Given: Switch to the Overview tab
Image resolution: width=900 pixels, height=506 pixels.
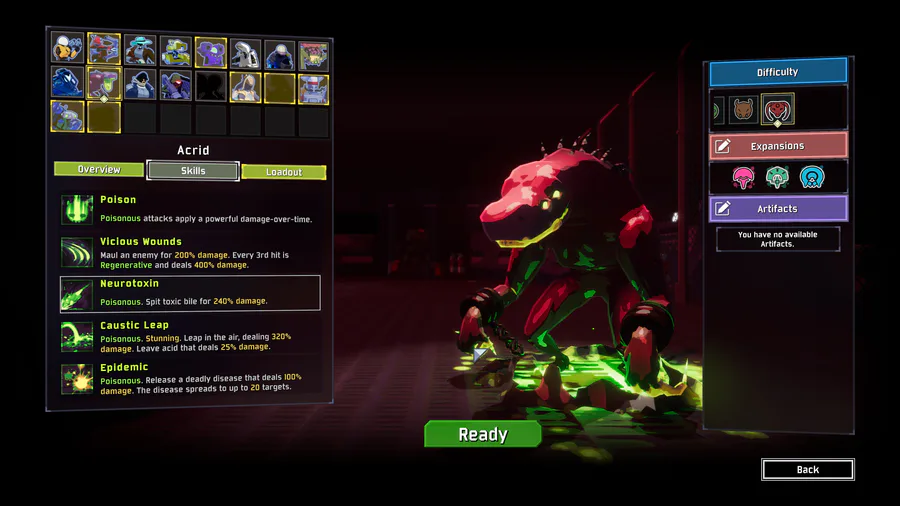Looking at the screenshot, I should 99,170.
